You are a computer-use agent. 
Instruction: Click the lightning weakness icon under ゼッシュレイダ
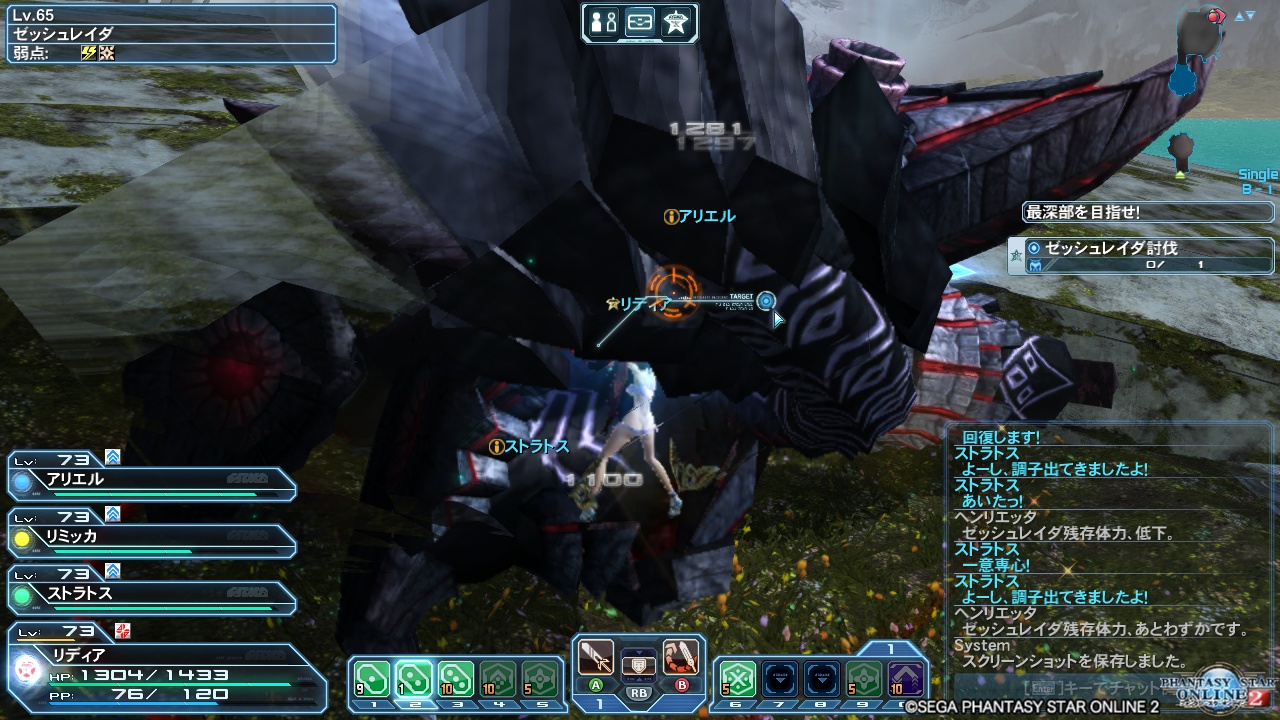tap(89, 53)
